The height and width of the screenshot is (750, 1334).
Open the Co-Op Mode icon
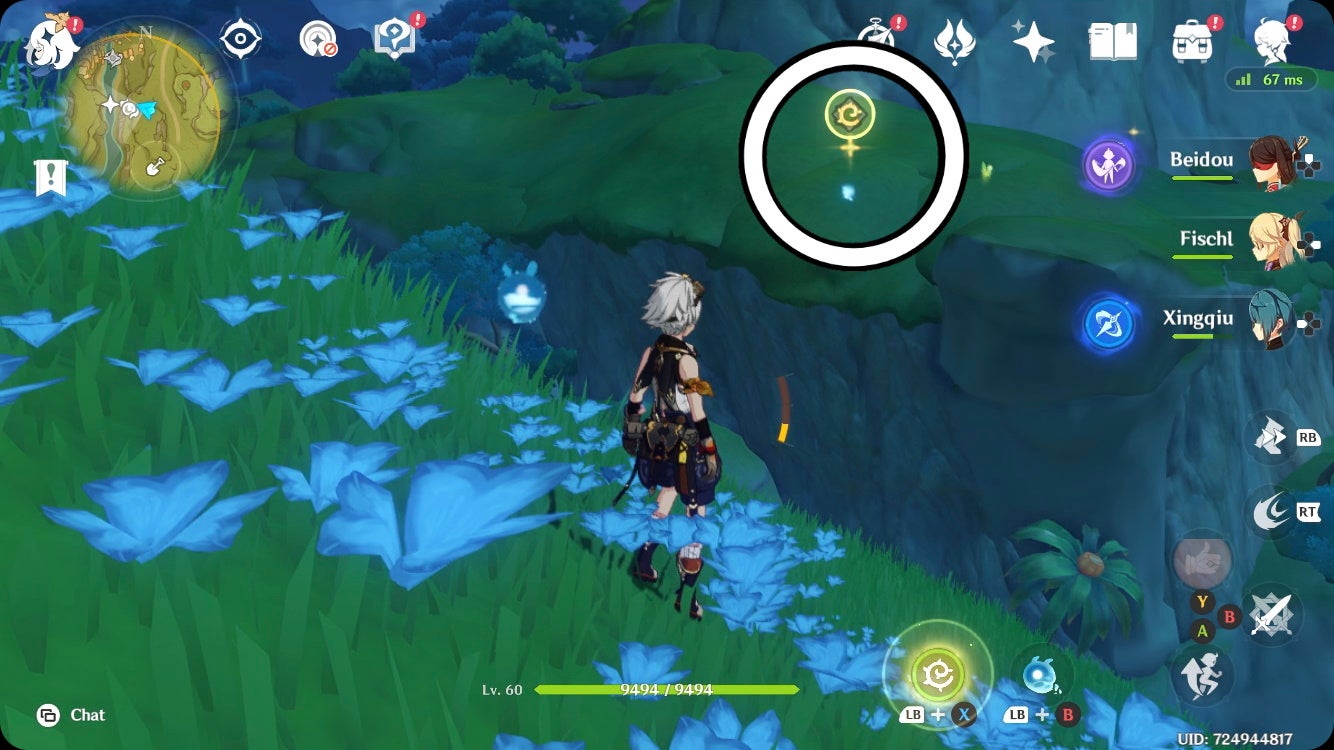point(318,36)
